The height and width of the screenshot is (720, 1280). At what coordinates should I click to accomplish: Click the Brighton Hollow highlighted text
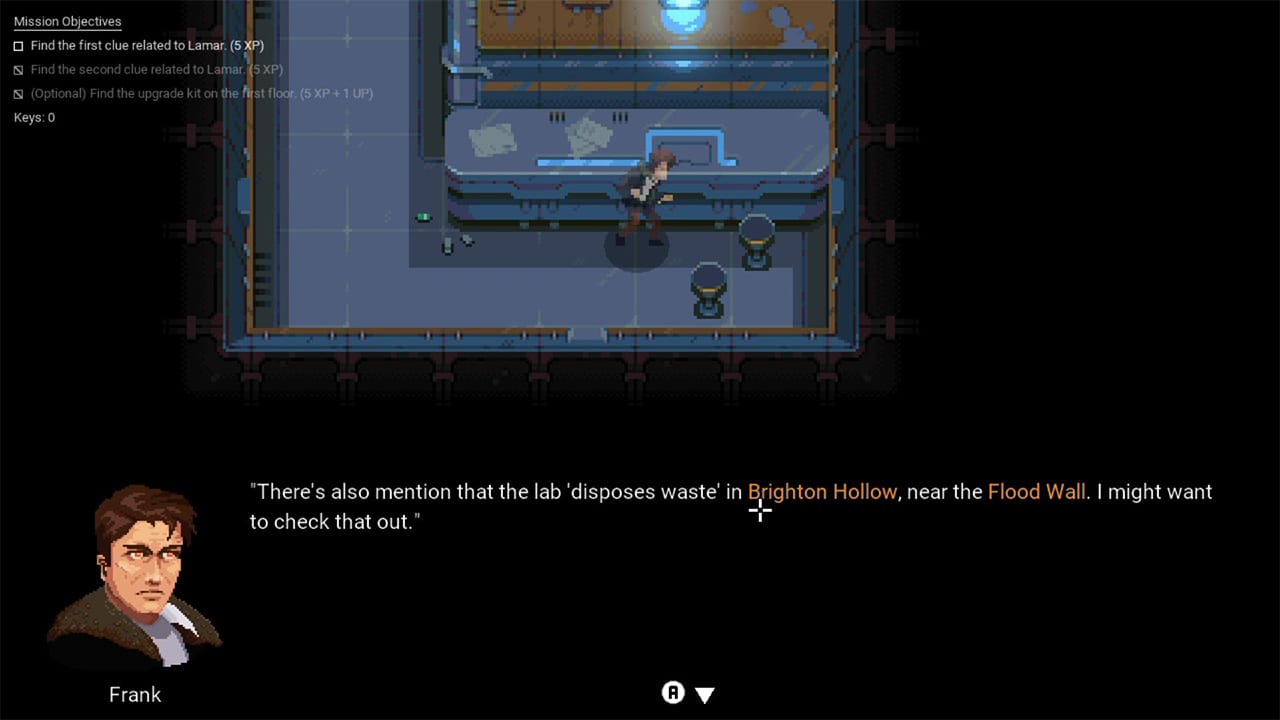coord(822,491)
